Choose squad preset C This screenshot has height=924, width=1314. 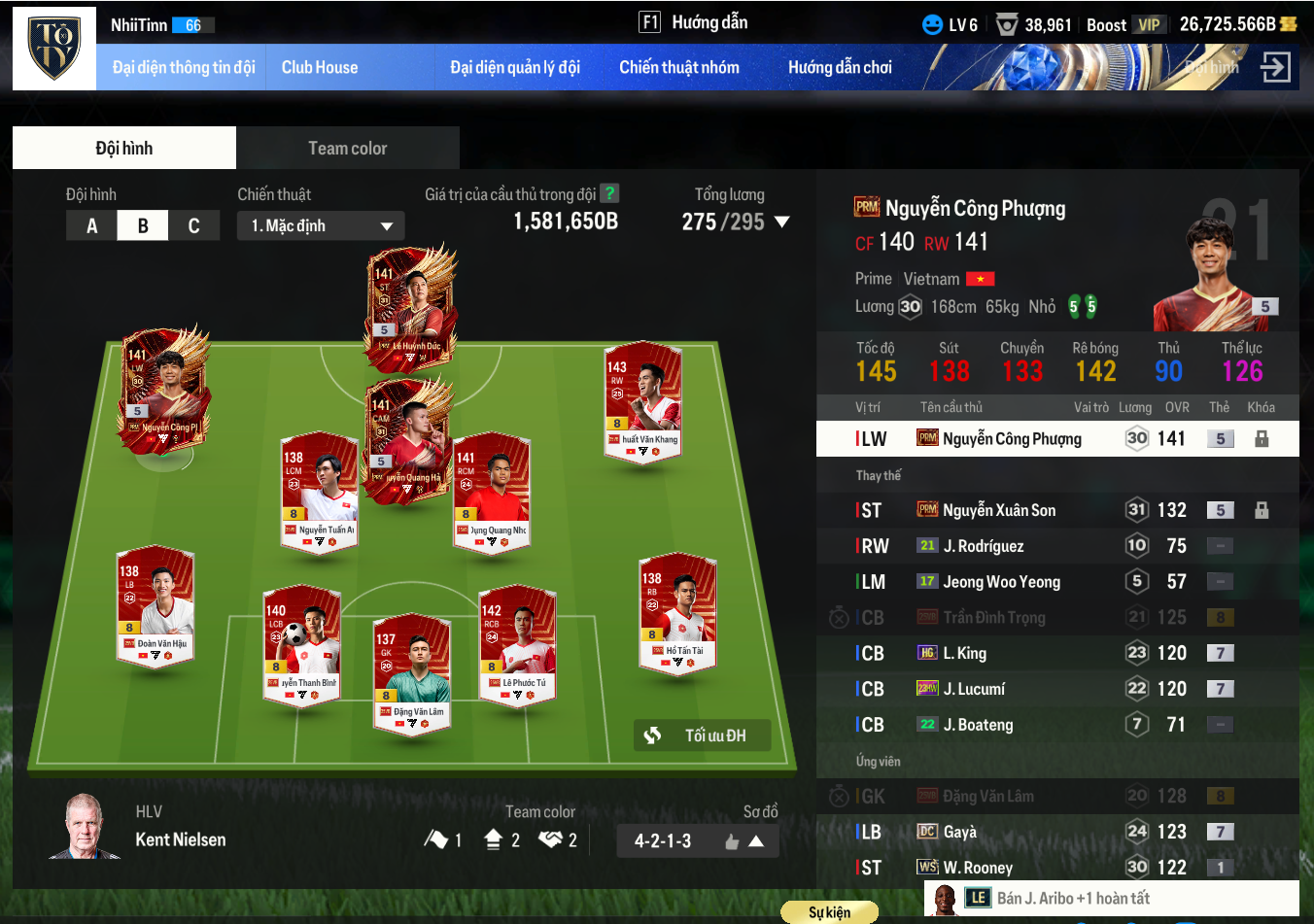[193, 226]
